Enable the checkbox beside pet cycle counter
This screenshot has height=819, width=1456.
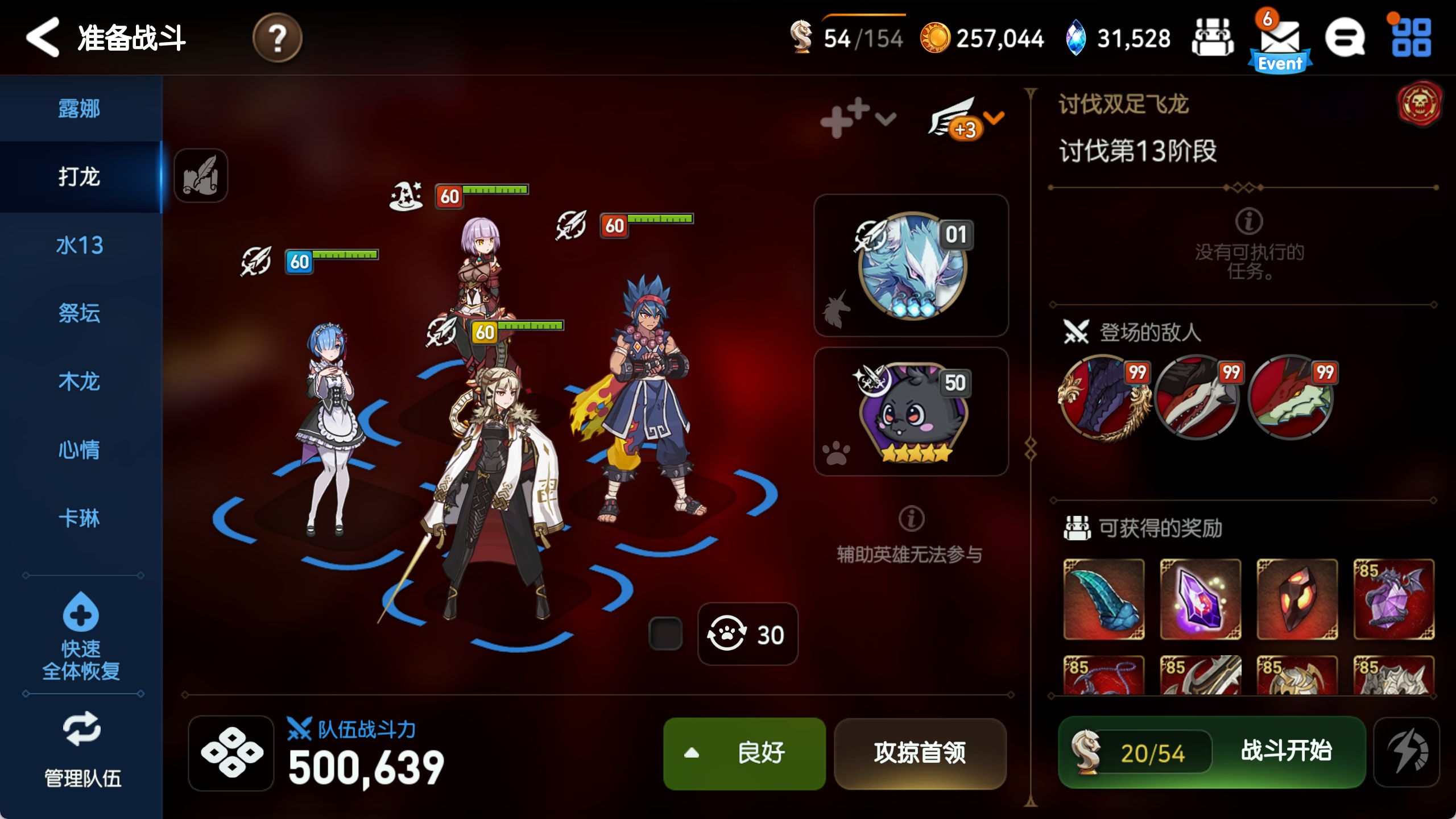(x=664, y=635)
